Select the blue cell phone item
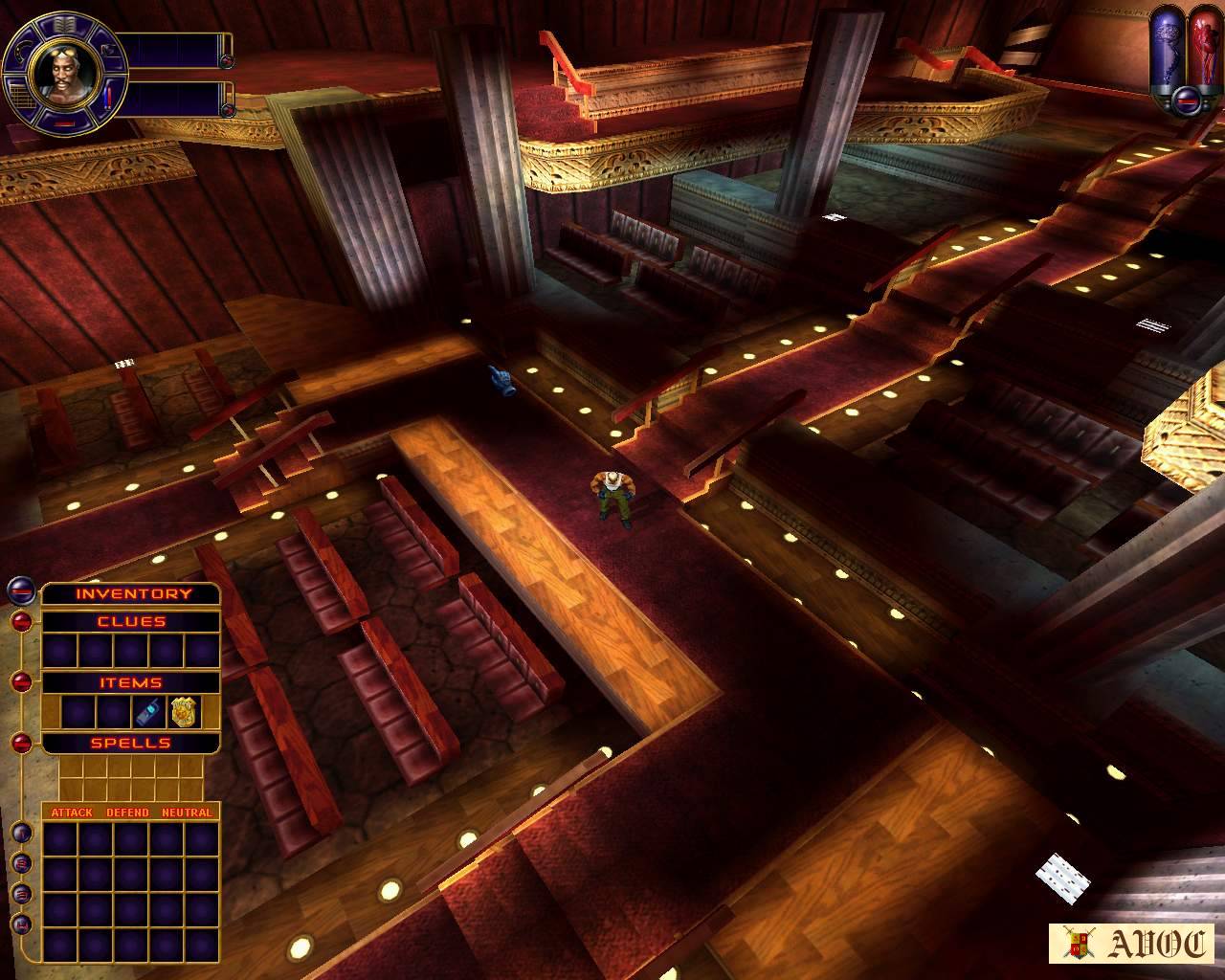 coord(146,711)
